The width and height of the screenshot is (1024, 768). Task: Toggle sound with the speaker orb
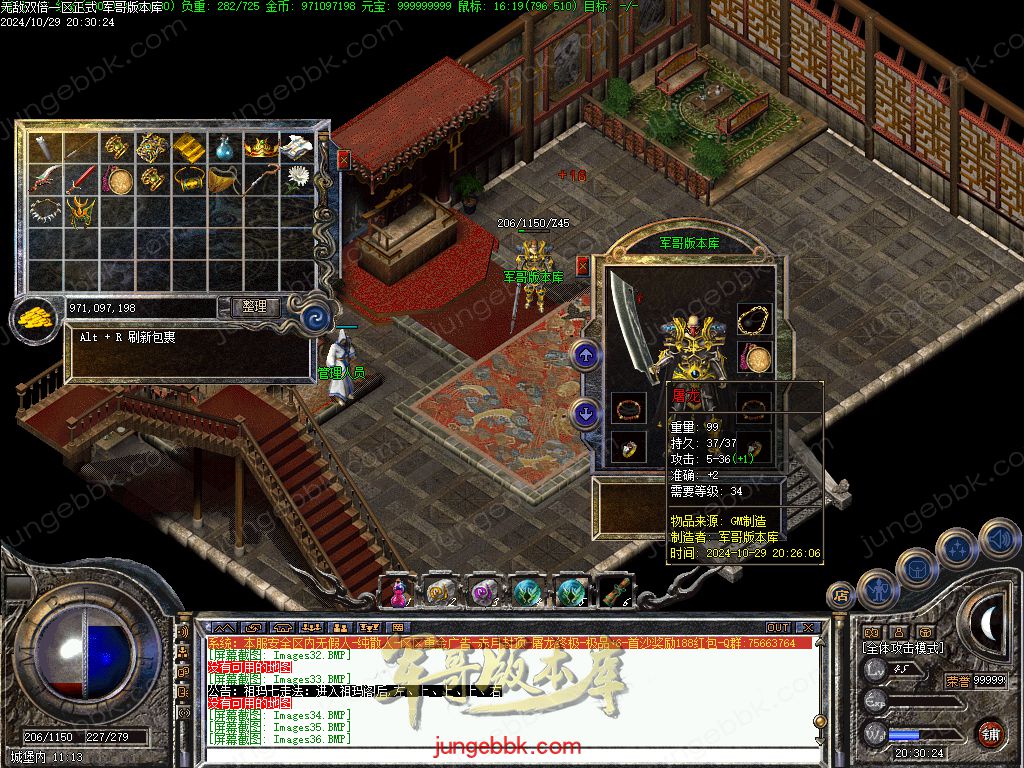(x=1000, y=540)
